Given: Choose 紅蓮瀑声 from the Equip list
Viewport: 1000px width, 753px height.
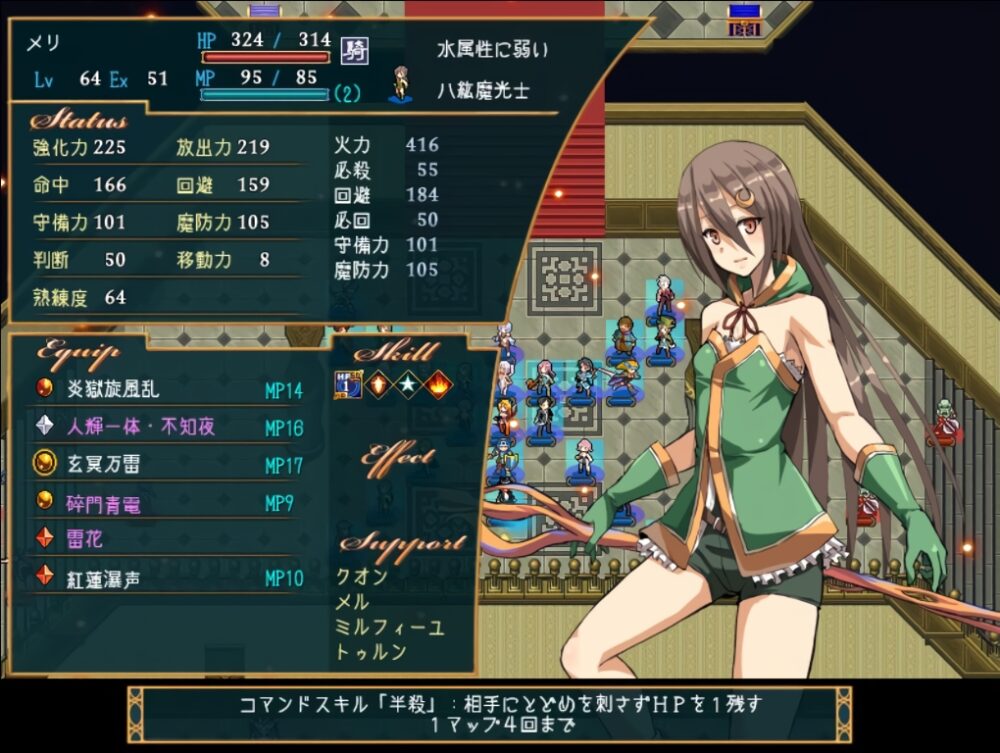Looking at the screenshot, I should pos(104,578).
